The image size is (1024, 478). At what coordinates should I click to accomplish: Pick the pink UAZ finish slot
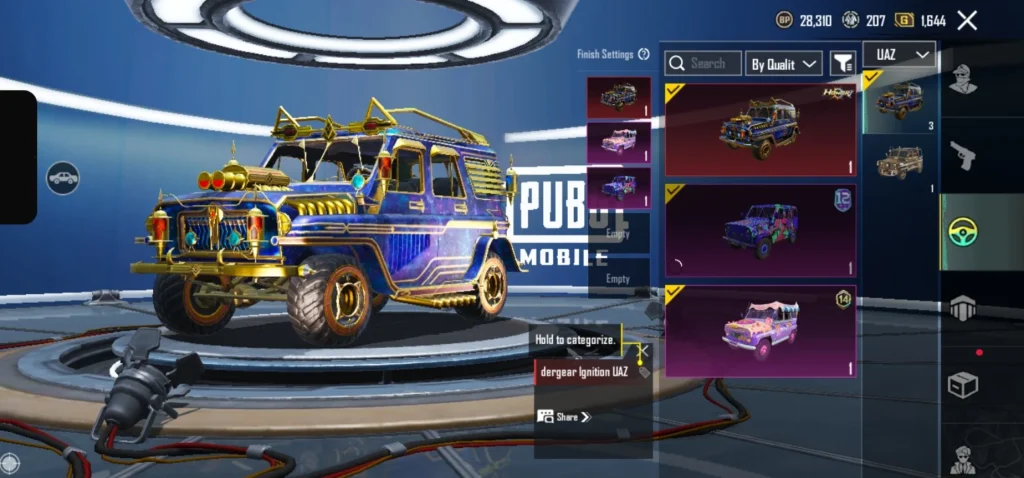pos(618,142)
